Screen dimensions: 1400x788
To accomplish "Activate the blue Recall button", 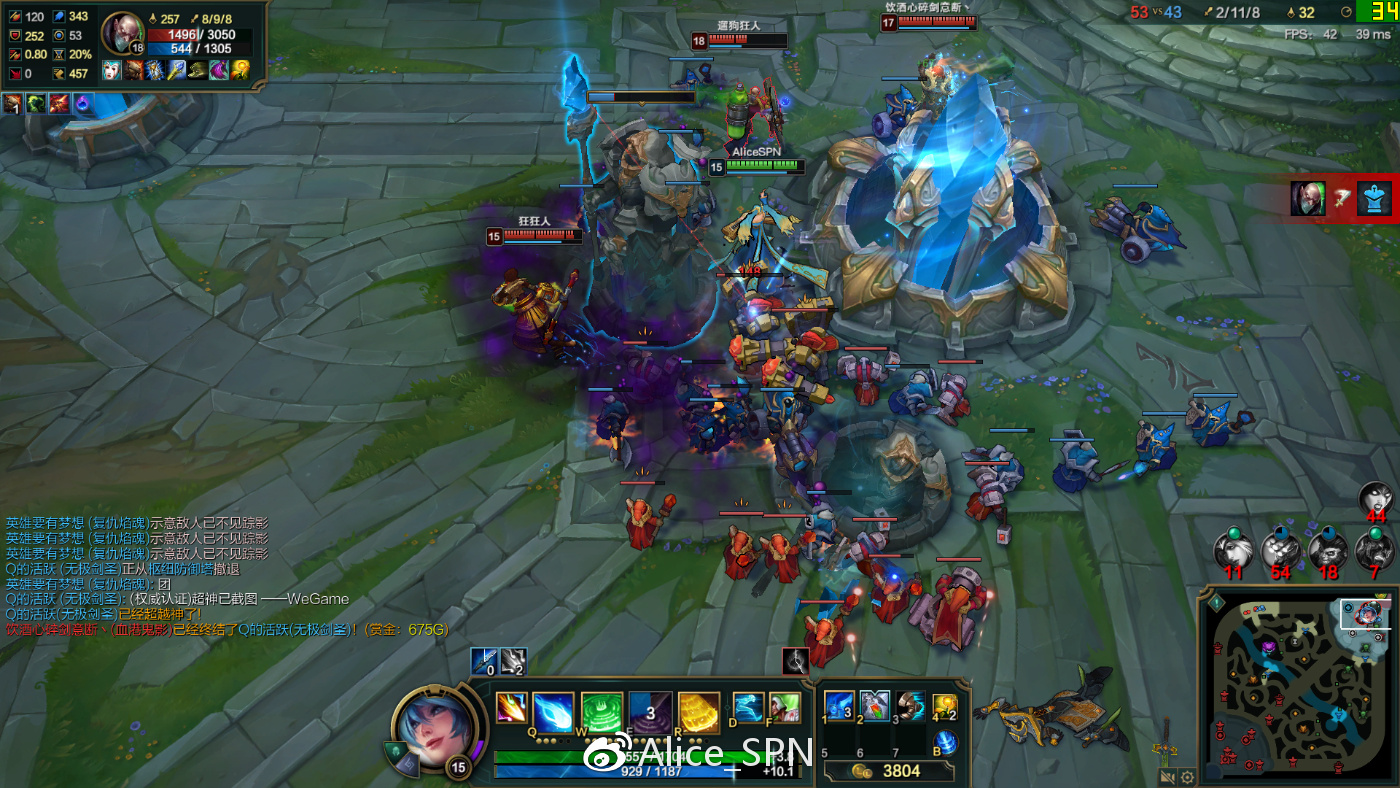I will tap(945, 743).
